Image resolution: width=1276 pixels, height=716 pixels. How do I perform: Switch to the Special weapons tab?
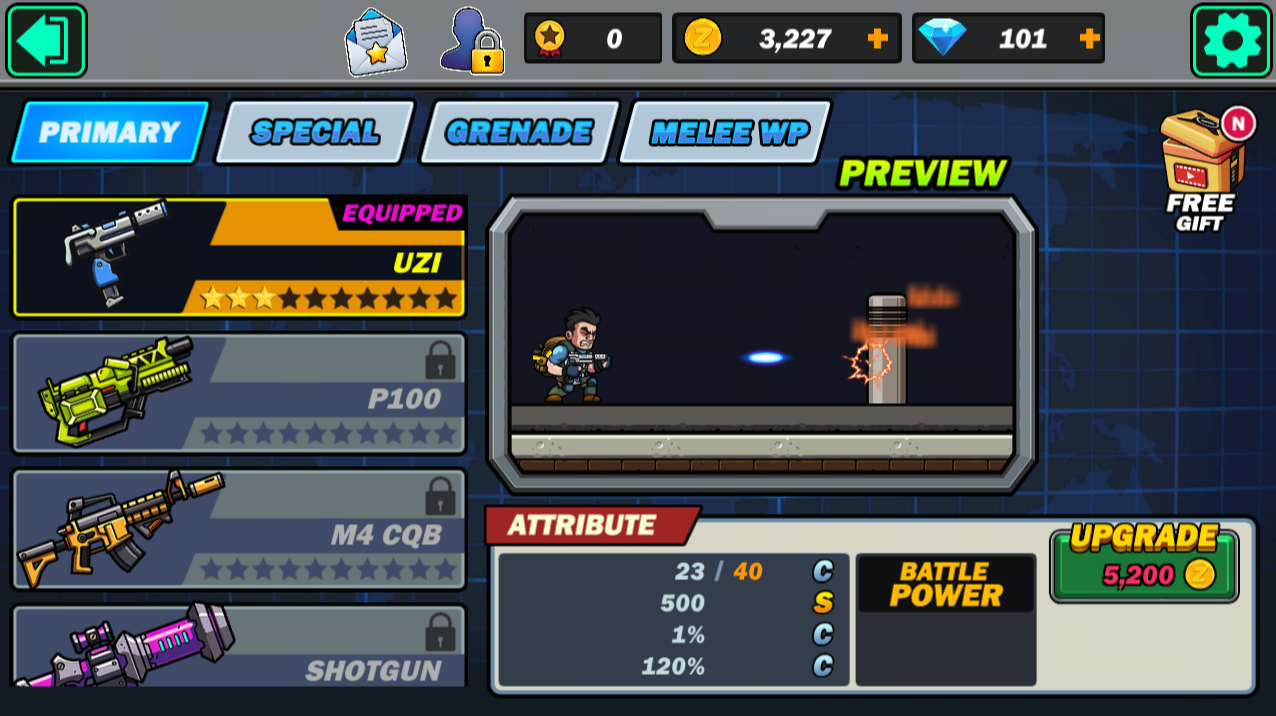pos(315,132)
